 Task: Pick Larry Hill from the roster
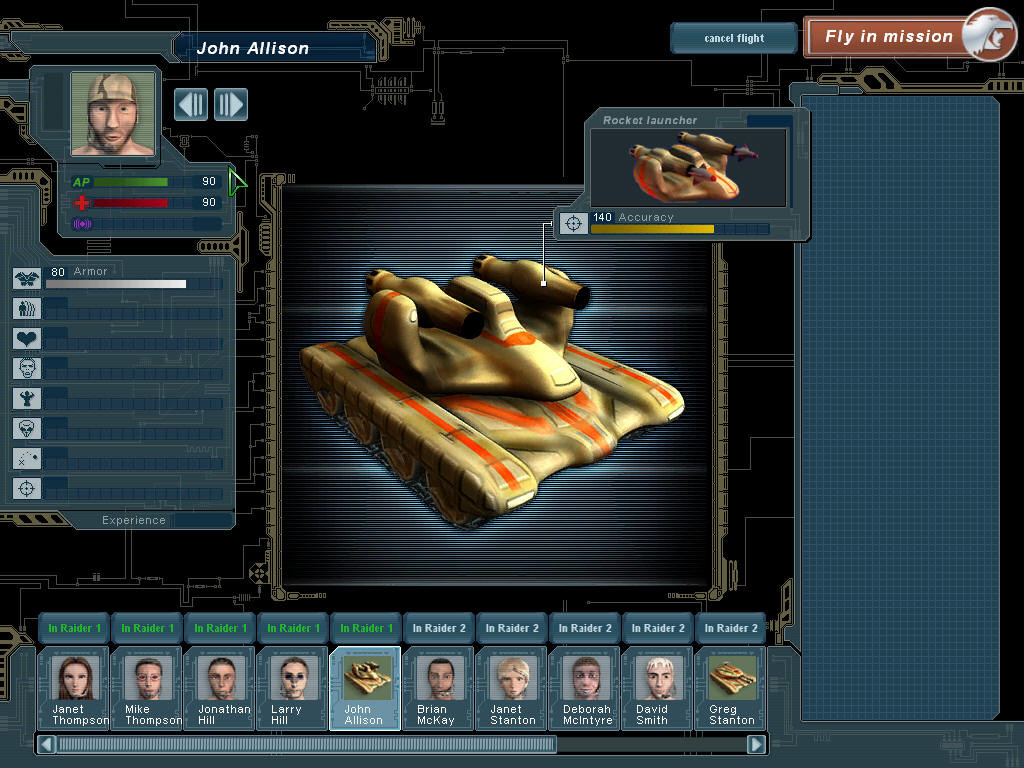click(292, 687)
